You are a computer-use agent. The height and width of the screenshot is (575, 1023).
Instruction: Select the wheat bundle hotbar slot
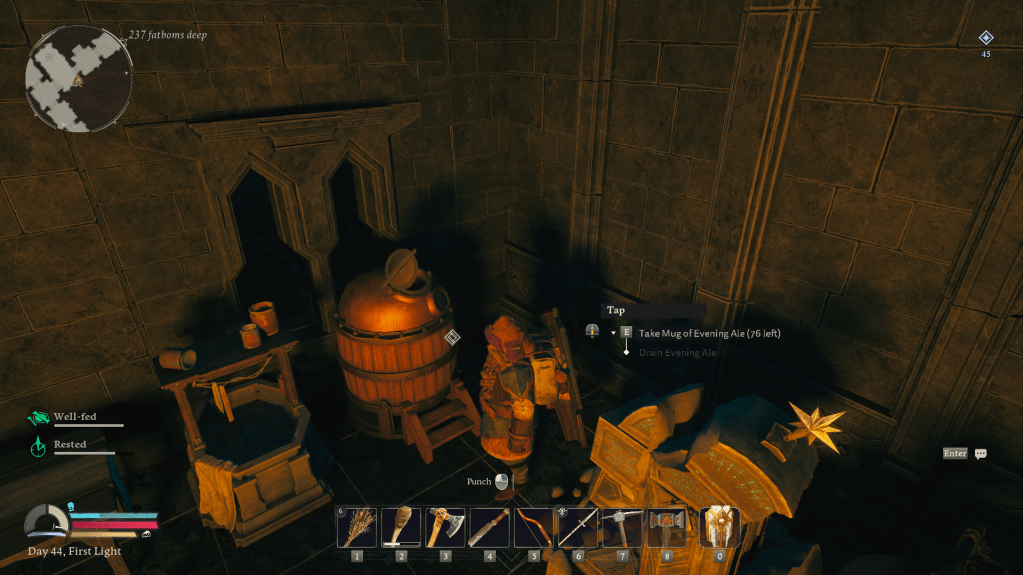pos(356,526)
